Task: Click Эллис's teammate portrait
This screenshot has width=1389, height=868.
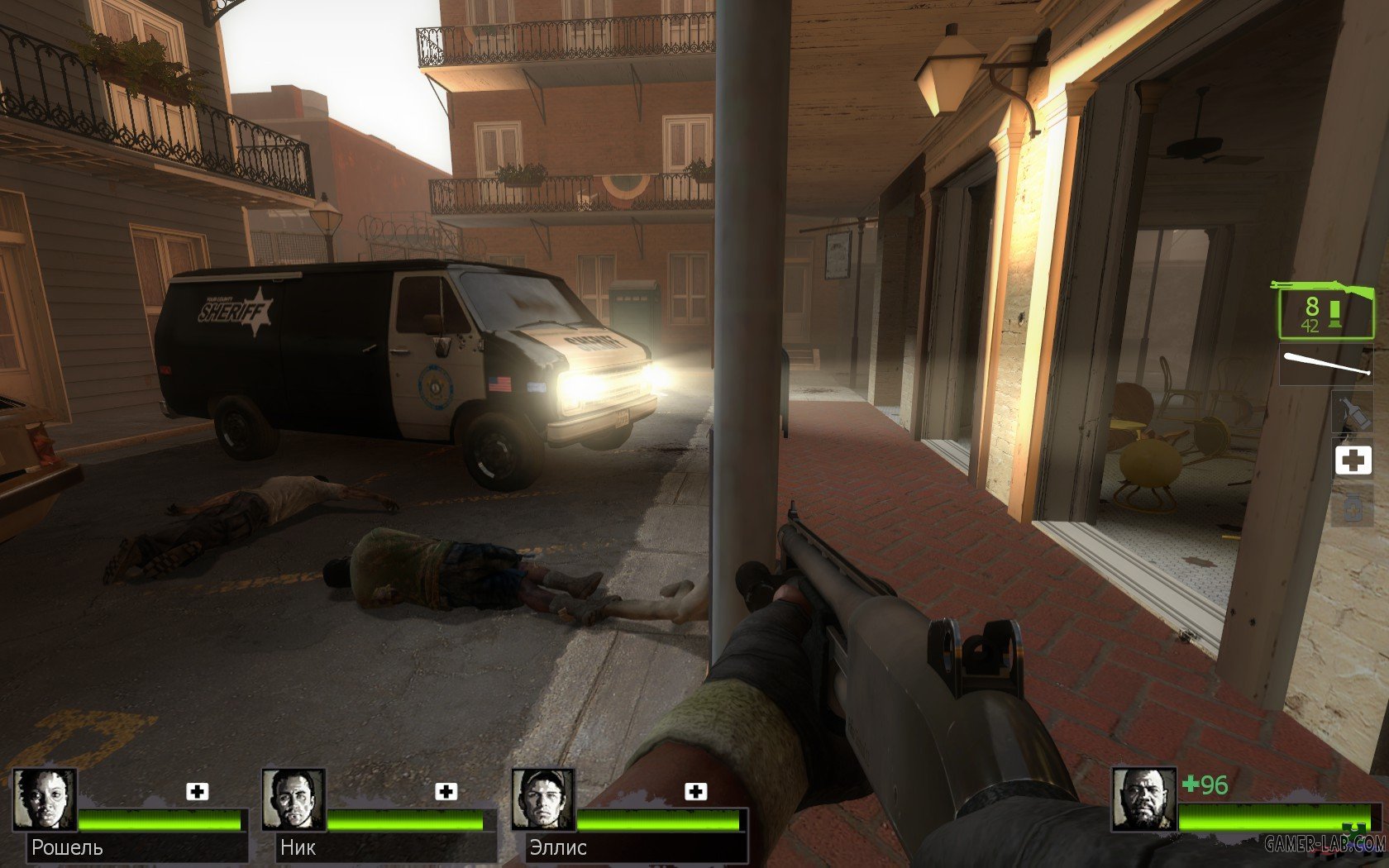Action: tap(543, 800)
